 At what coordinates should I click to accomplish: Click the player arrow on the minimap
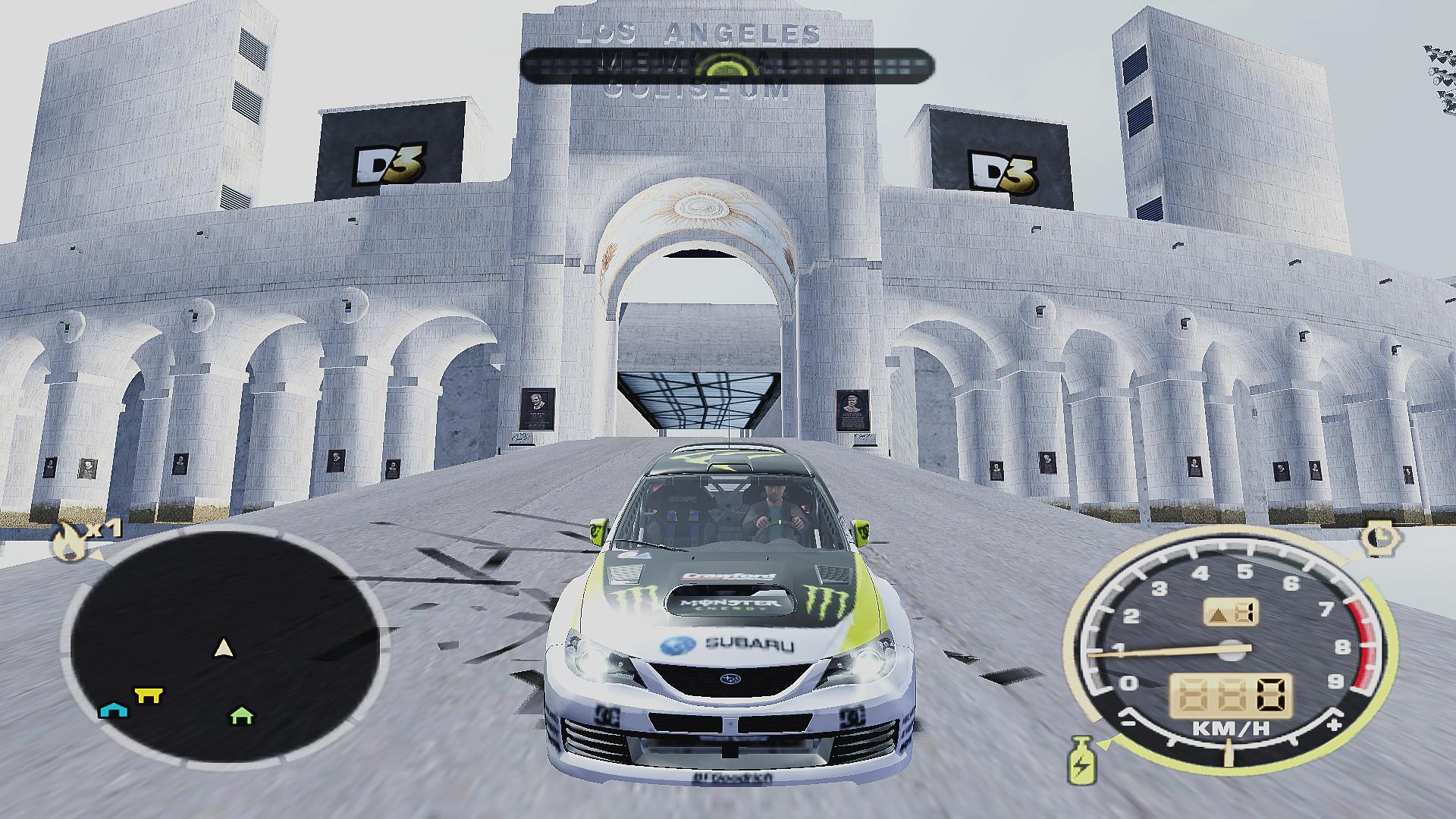tap(223, 648)
